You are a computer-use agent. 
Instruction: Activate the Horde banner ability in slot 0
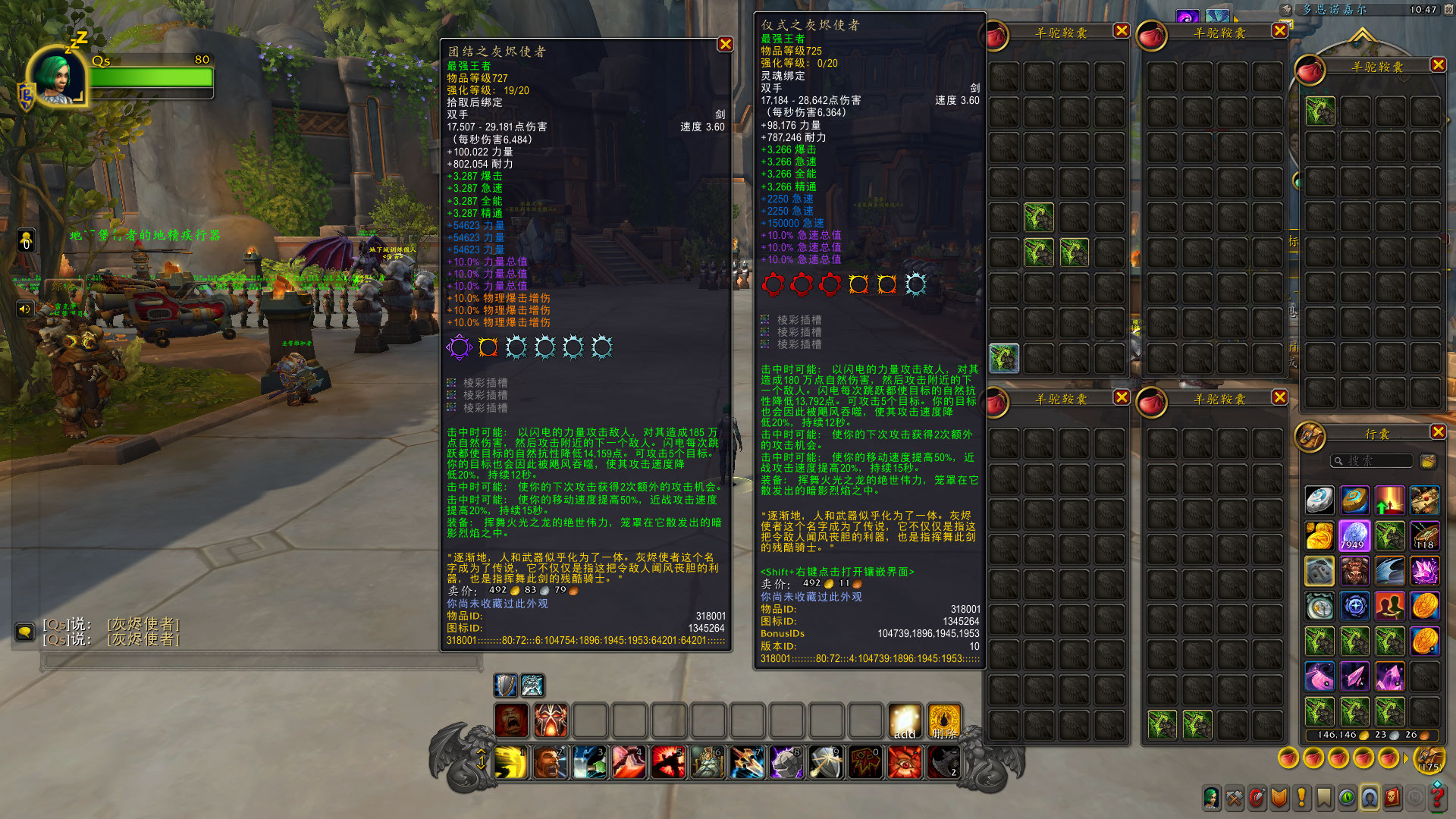pyautogui.click(x=865, y=762)
